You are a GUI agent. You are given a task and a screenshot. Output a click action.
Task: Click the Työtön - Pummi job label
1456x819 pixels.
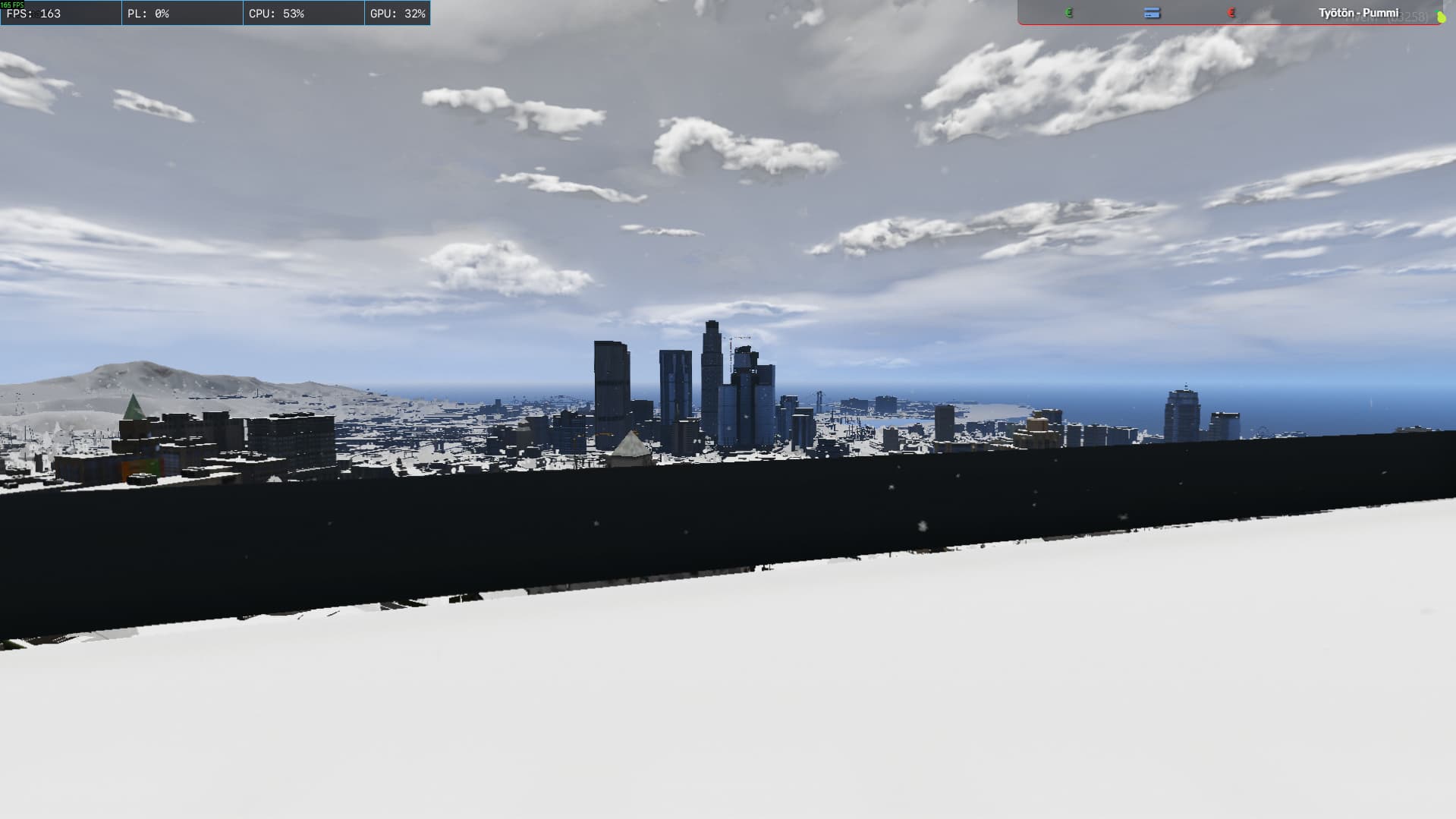tap(1360, 13)
